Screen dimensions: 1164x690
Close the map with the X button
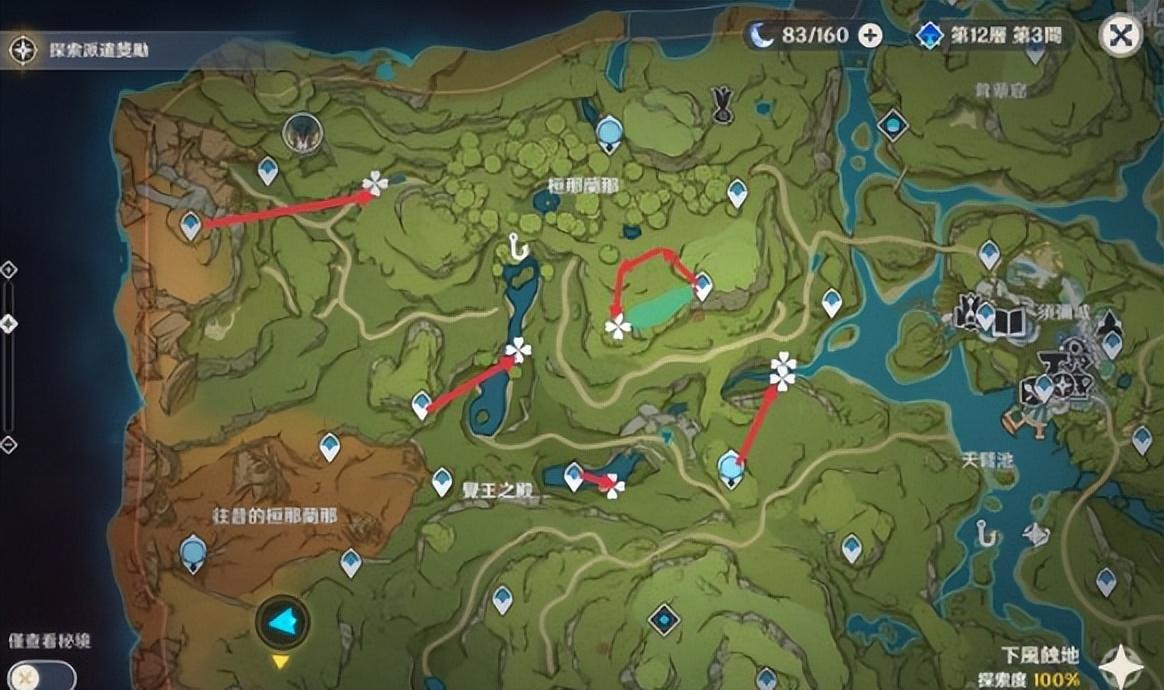[1121, 36]
